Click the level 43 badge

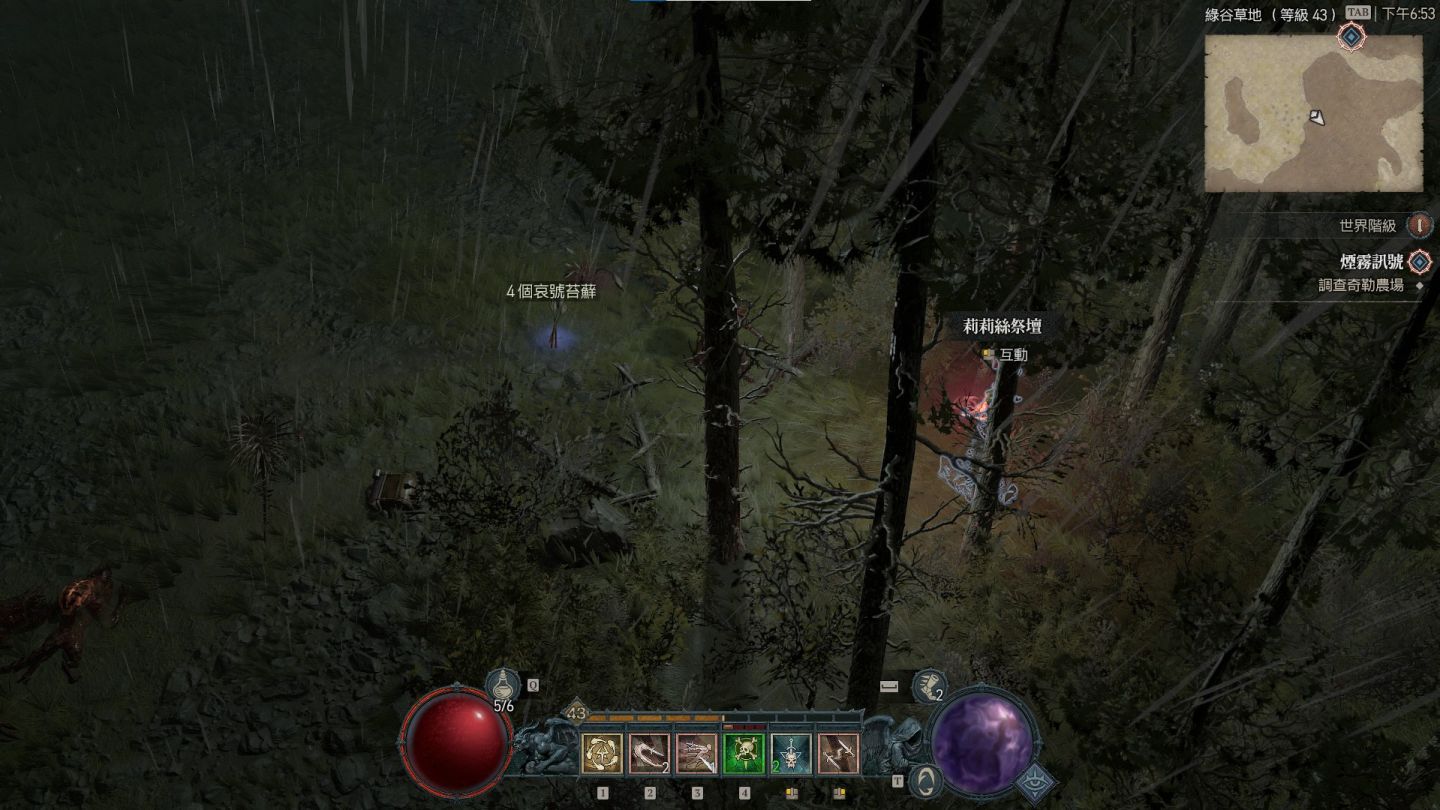[x=576, y=713]
